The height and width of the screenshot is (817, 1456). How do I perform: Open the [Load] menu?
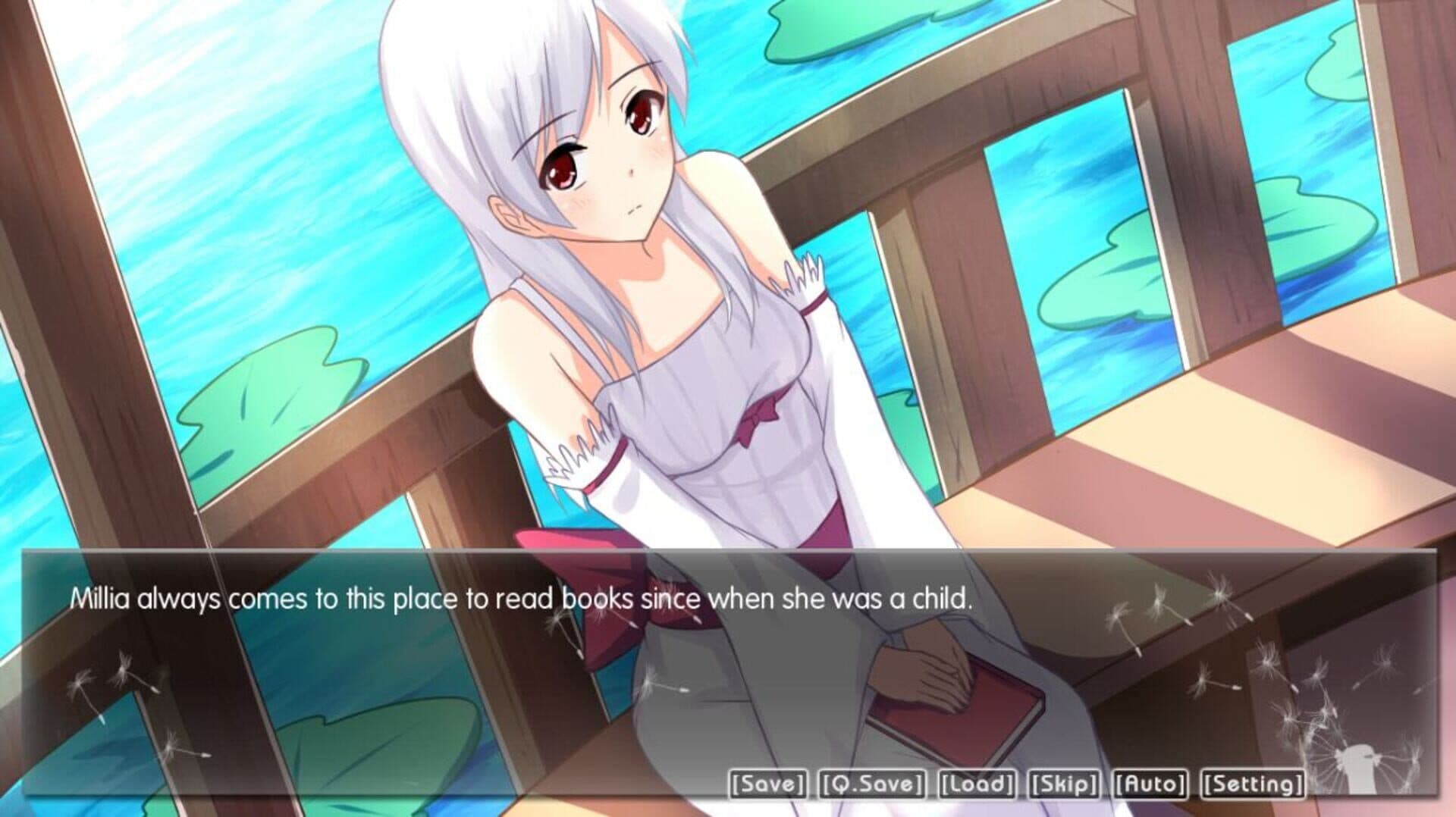977,784
